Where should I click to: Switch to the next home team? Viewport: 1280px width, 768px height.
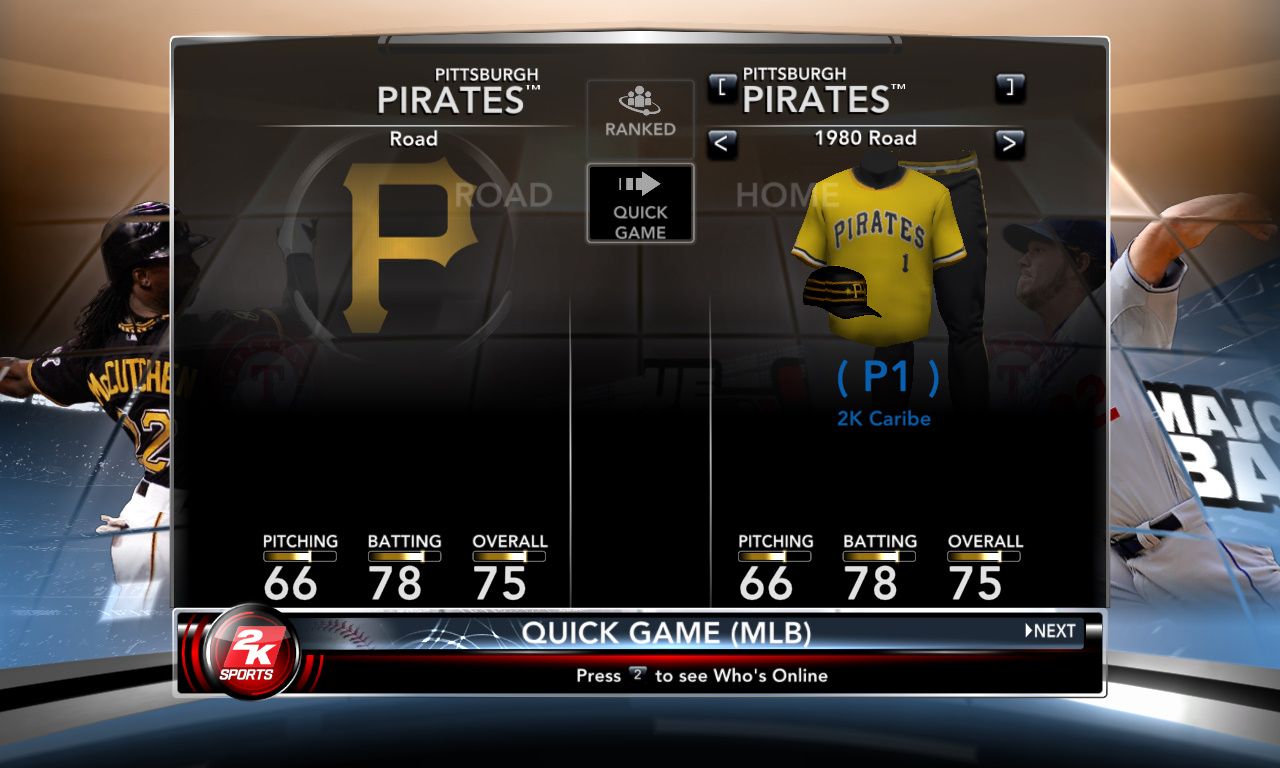click(x=1010, y=88)
